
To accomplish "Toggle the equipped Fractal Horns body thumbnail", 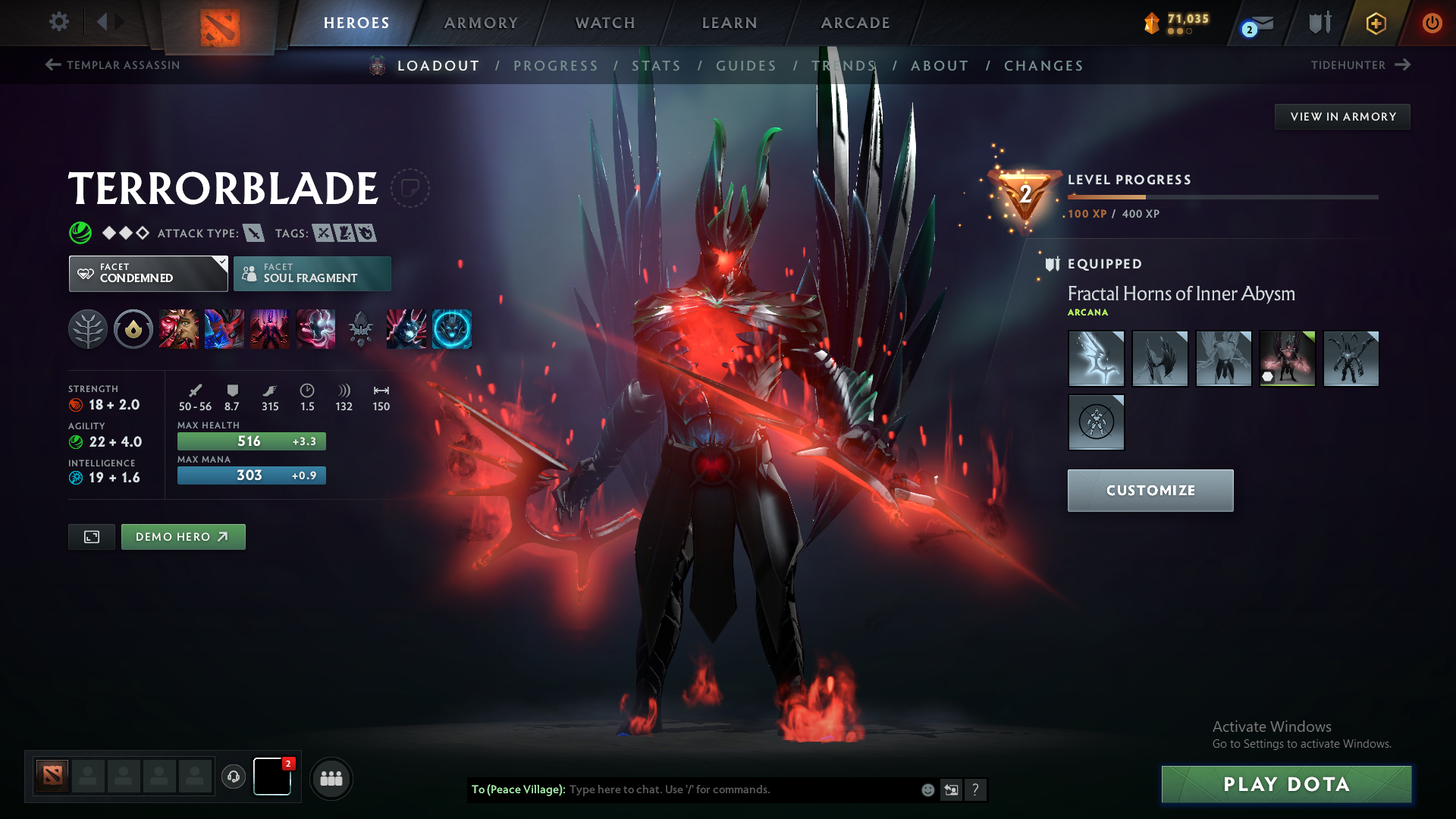I will [x=1287, y=358].
